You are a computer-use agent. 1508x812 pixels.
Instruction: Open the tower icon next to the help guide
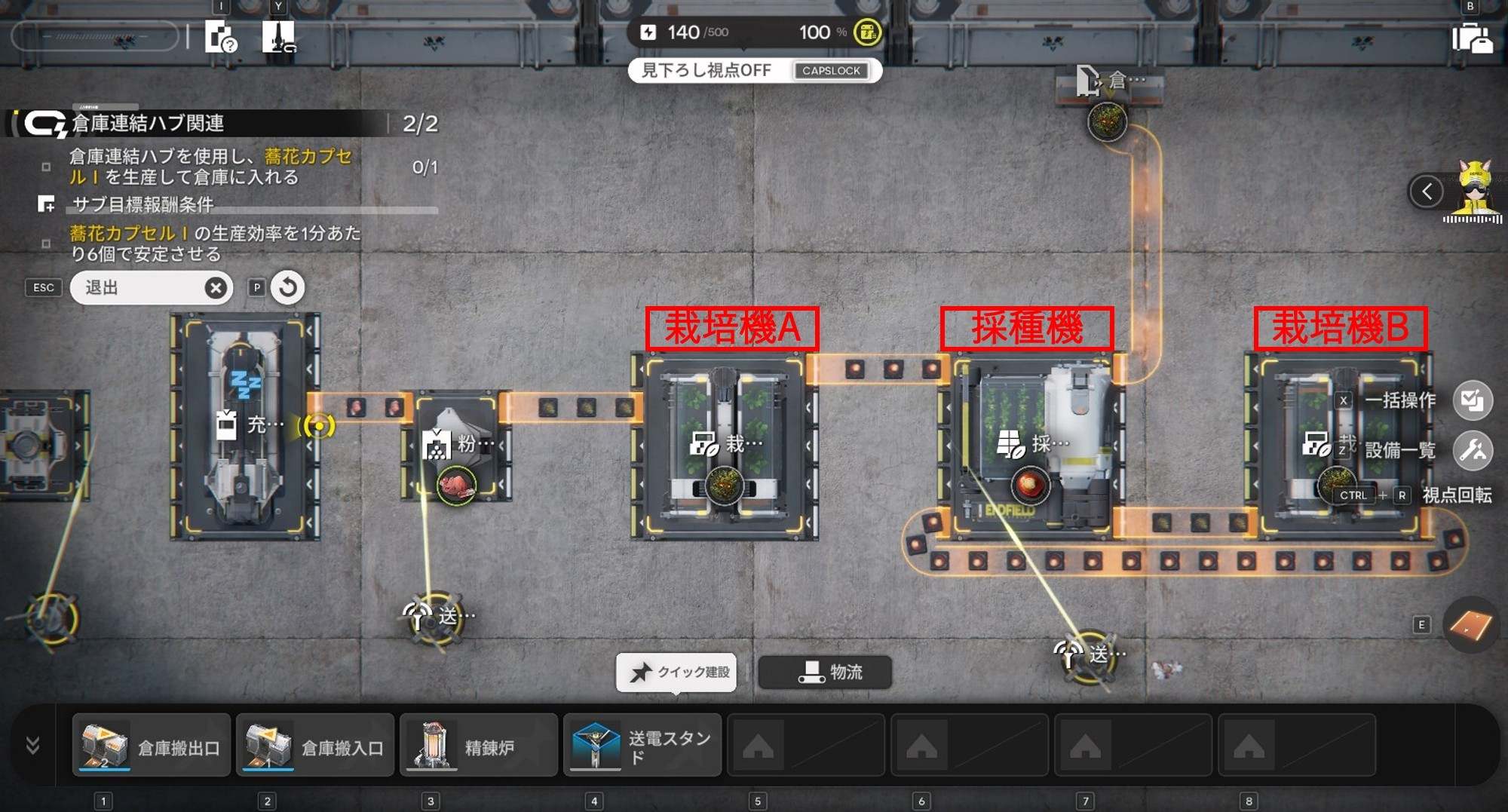[x=278, y=36]
